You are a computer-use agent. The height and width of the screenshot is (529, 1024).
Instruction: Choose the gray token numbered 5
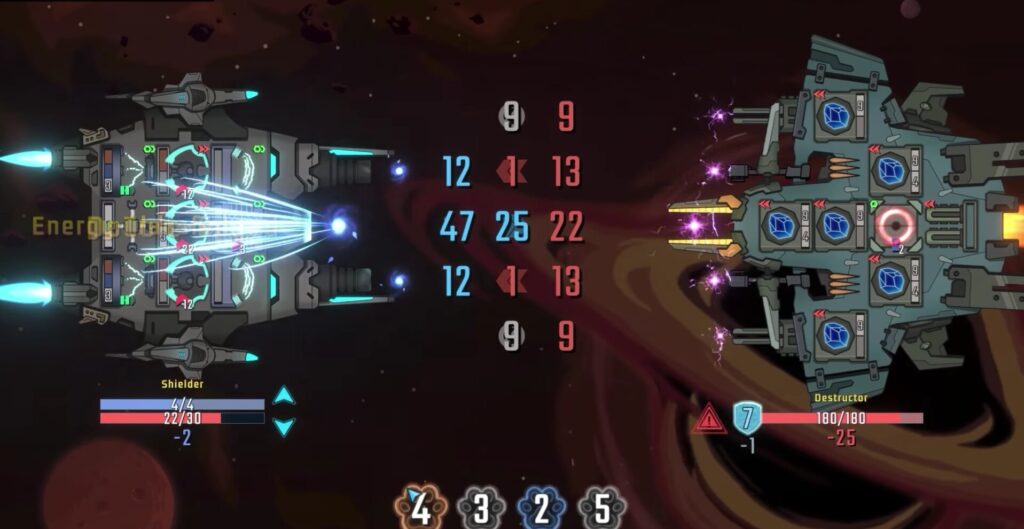coord(601,509)
